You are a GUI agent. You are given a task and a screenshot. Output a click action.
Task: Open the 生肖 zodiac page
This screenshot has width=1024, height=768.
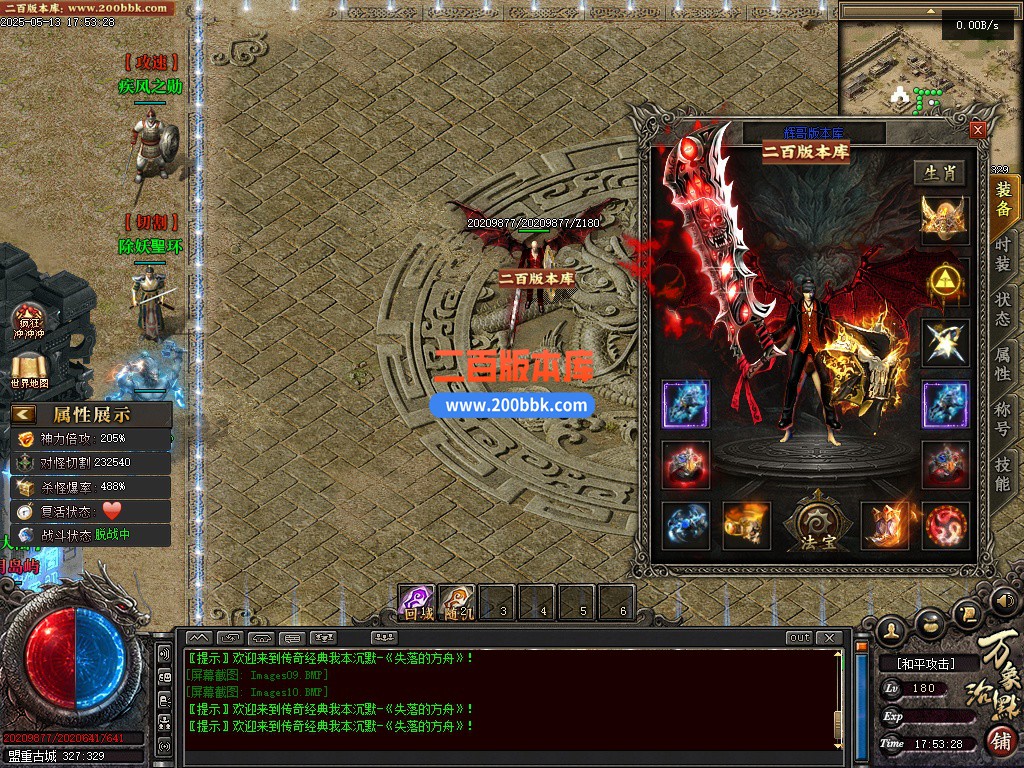pyautogui.click(x=940, y=173)
